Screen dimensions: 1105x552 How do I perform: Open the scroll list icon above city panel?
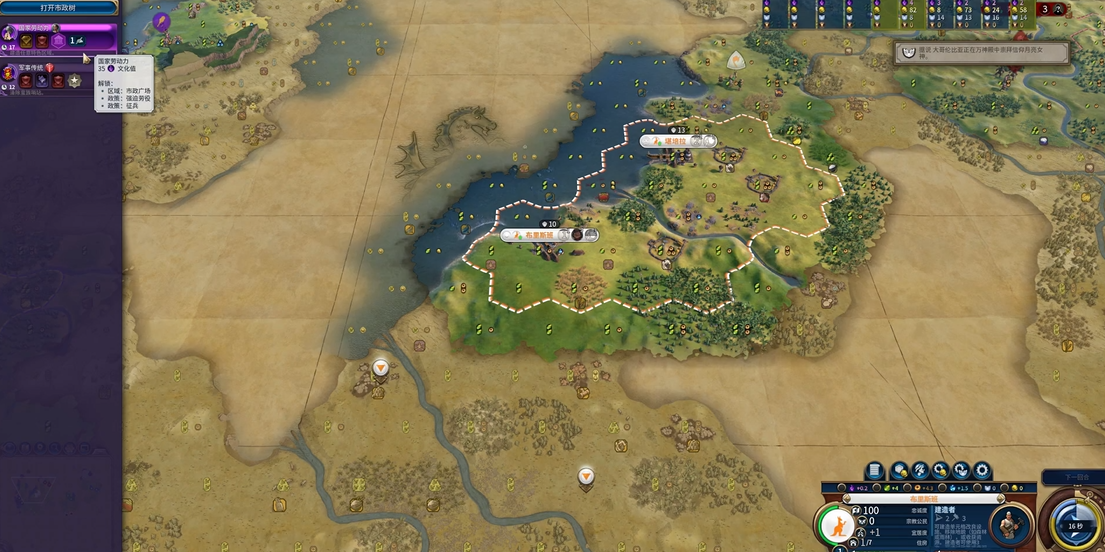point(874,470)
